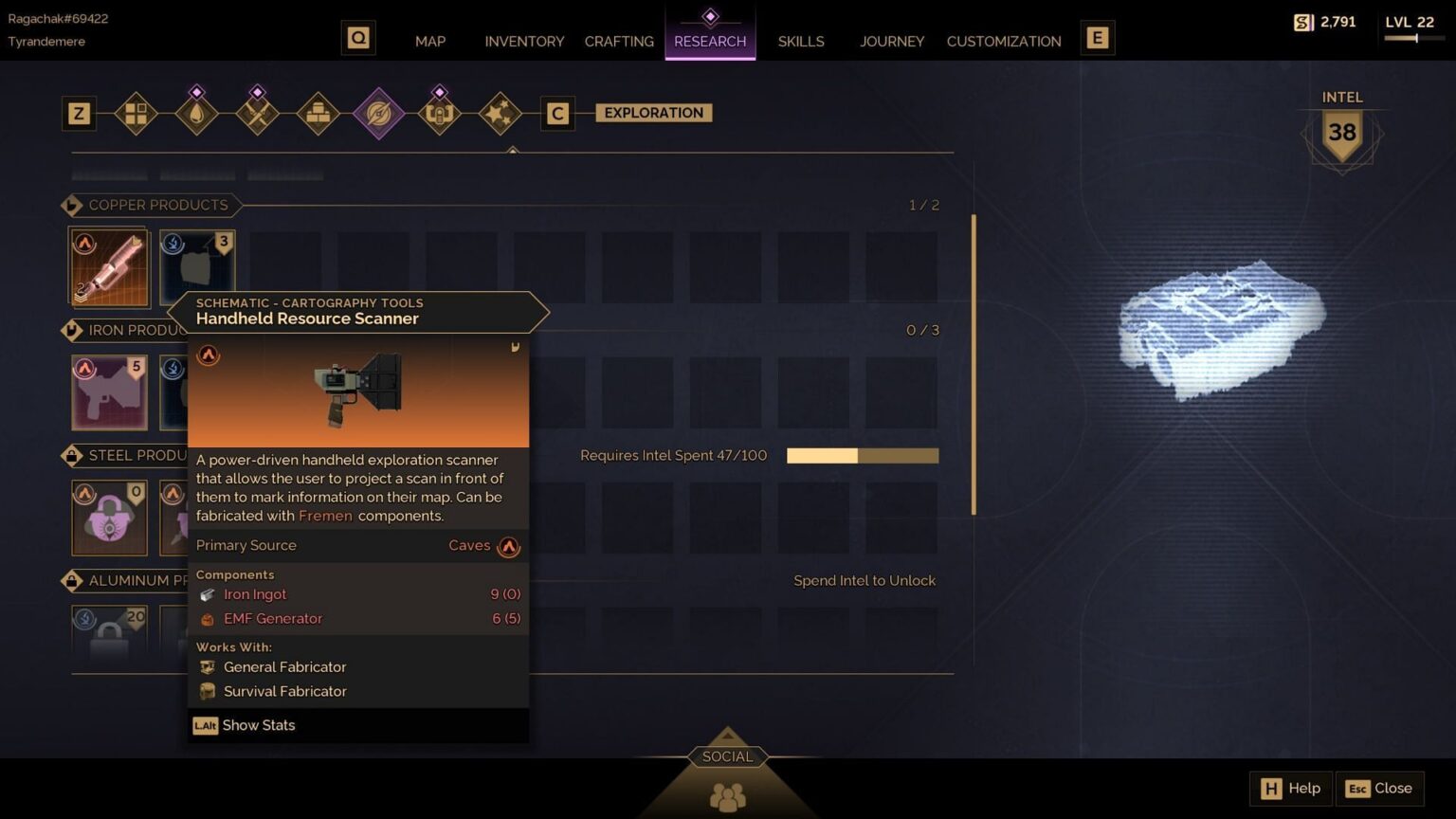1456x819 pixels.
Task: Select the stacked bricks research category
Action: [x=318, y=114]
